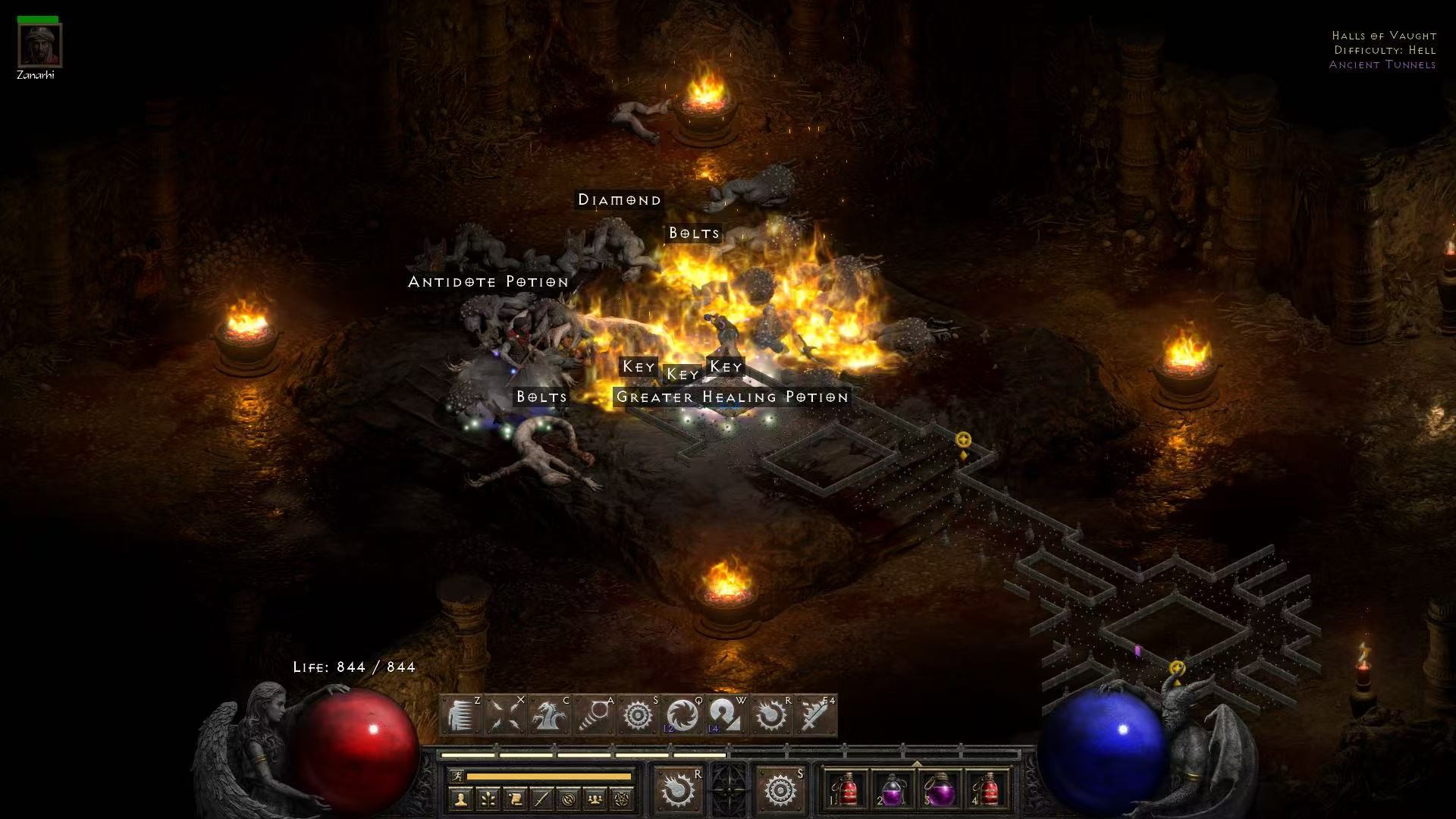The image size is (1456, 819).
Task: Toggle run/walk mode
Action: [458, 776]
